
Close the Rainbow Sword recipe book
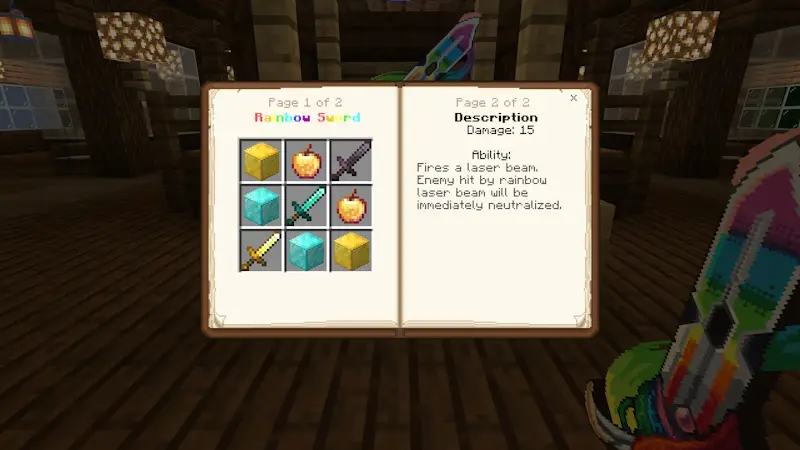pyautogui.click(x=573, y=98)
